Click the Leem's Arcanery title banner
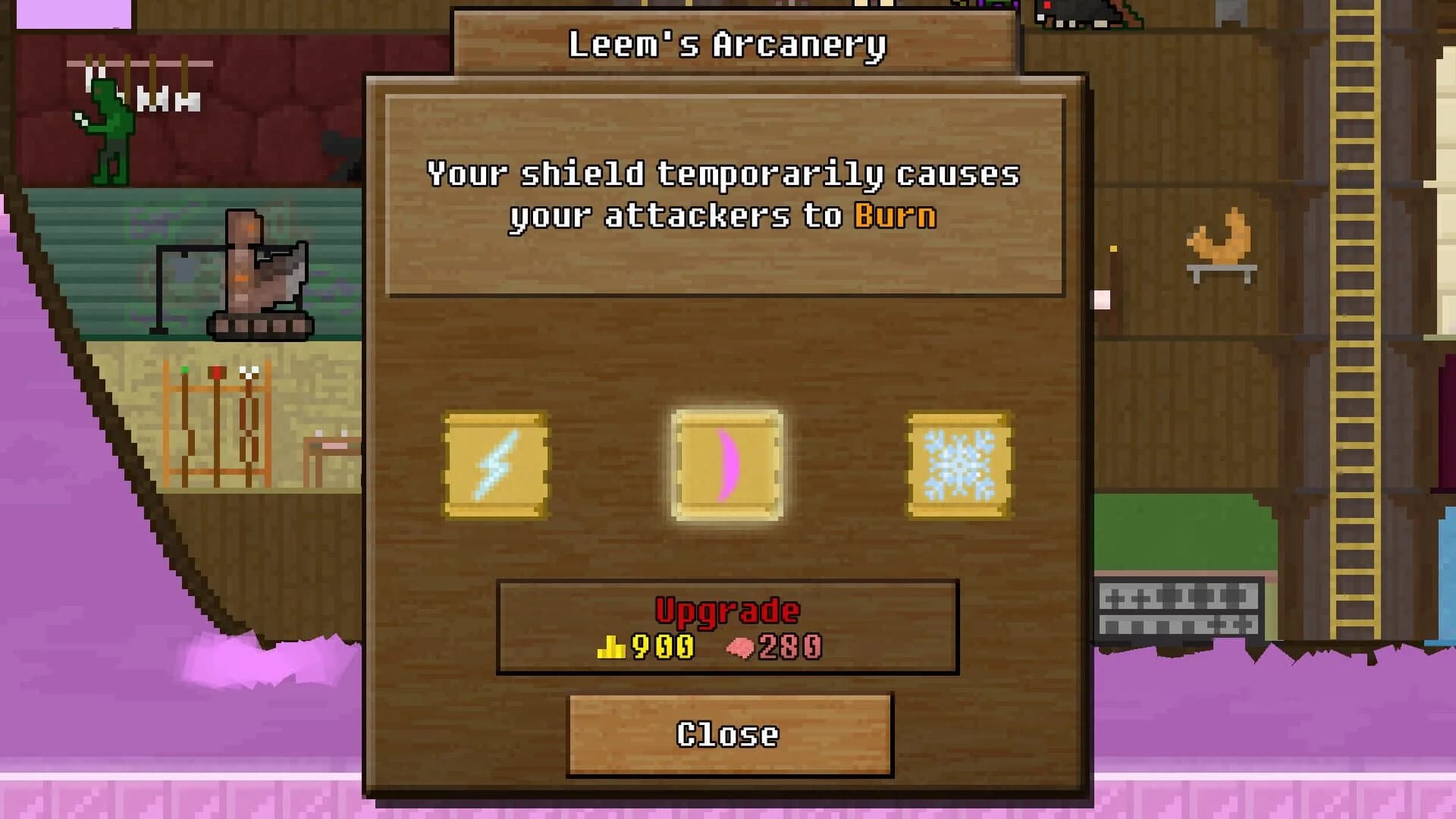 (726, 42)
